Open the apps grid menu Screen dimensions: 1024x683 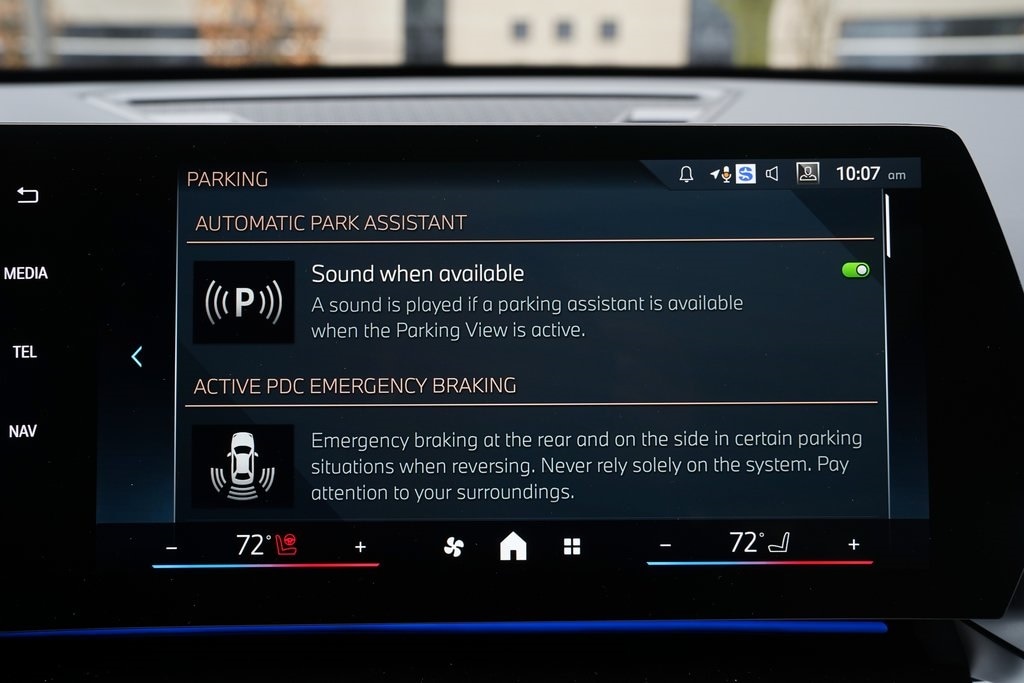click(x=572, y=546)
